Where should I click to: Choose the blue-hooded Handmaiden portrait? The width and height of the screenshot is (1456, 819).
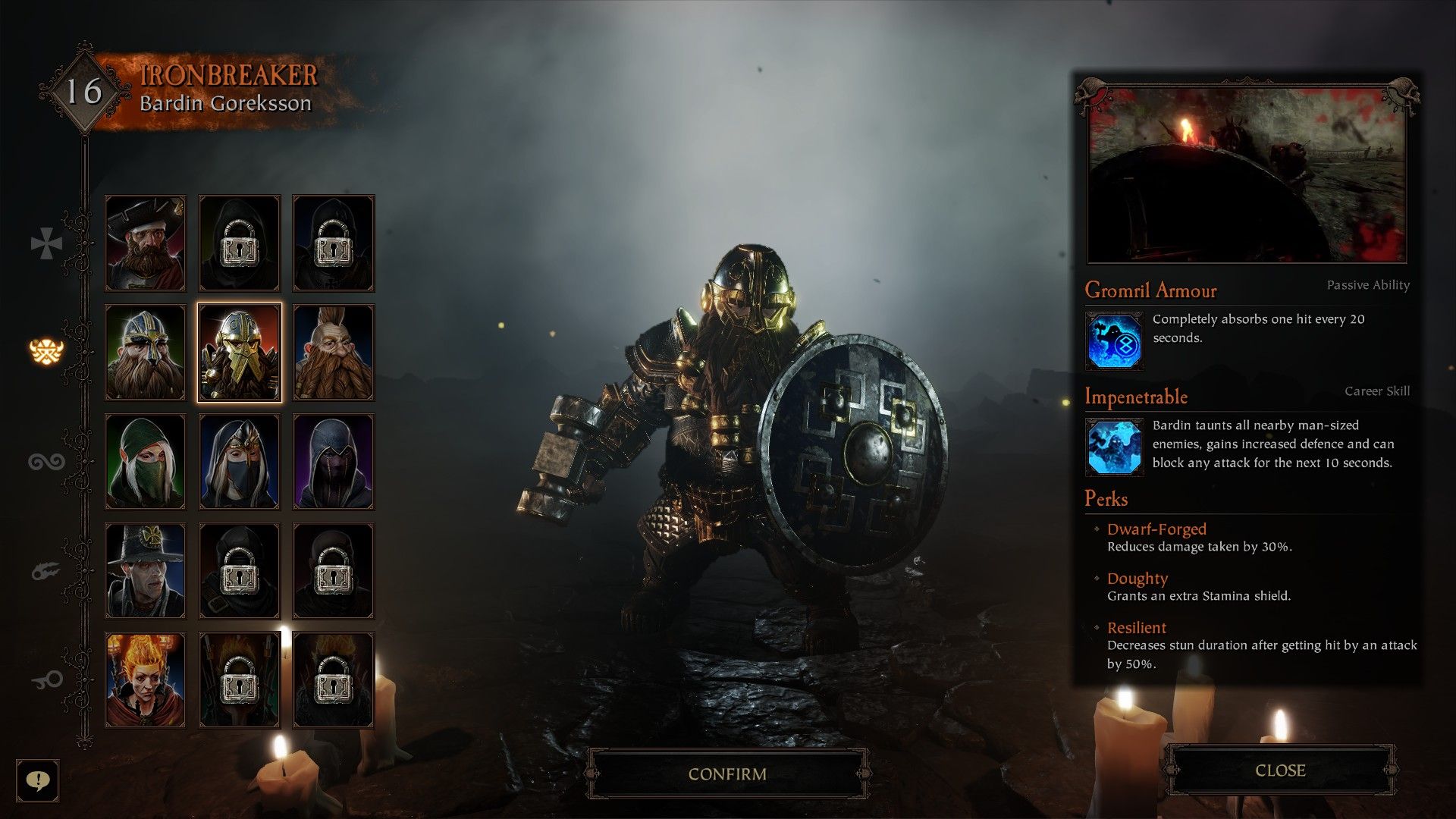(x=238, y=460)
